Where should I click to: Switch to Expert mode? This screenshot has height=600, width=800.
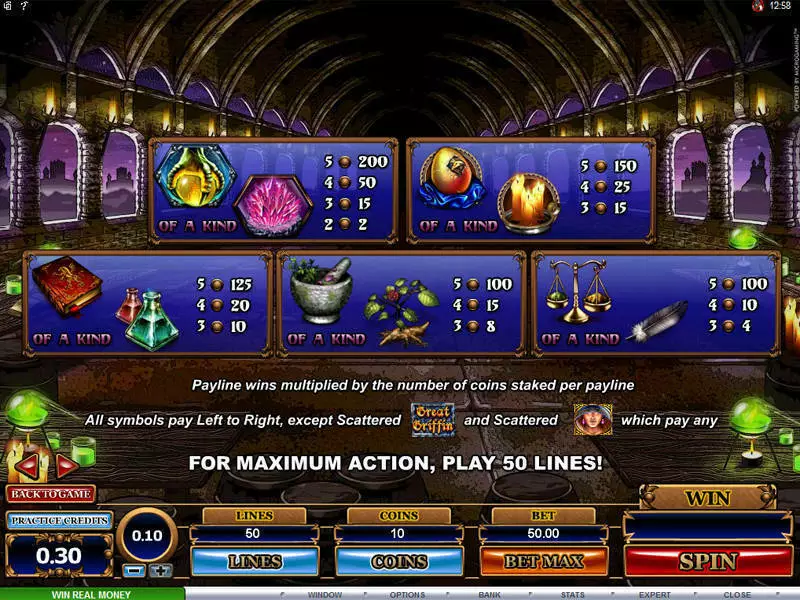pyautogui.click(x=654, y=594)
